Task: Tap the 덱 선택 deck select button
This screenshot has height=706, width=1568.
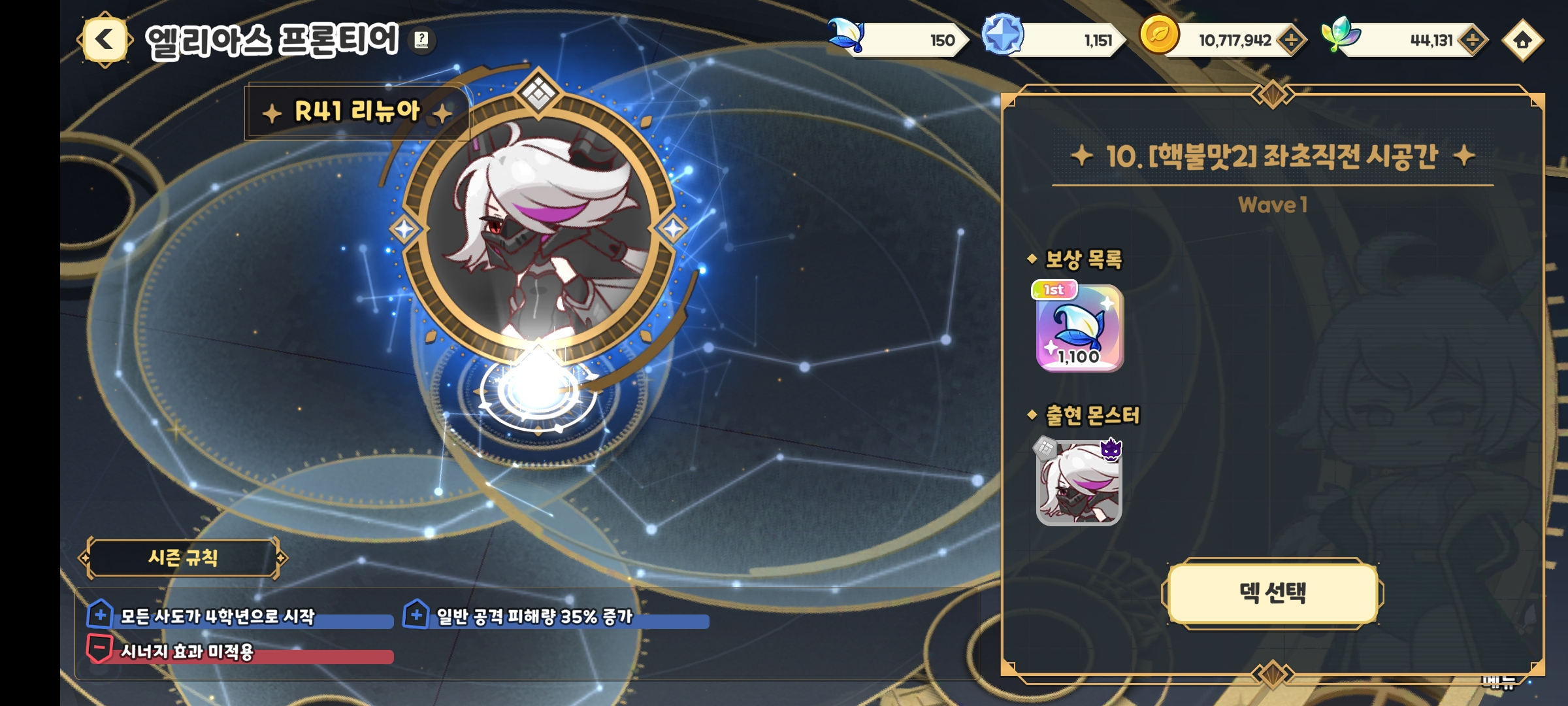Action: pyautogui.click(x=1272, y=593)
